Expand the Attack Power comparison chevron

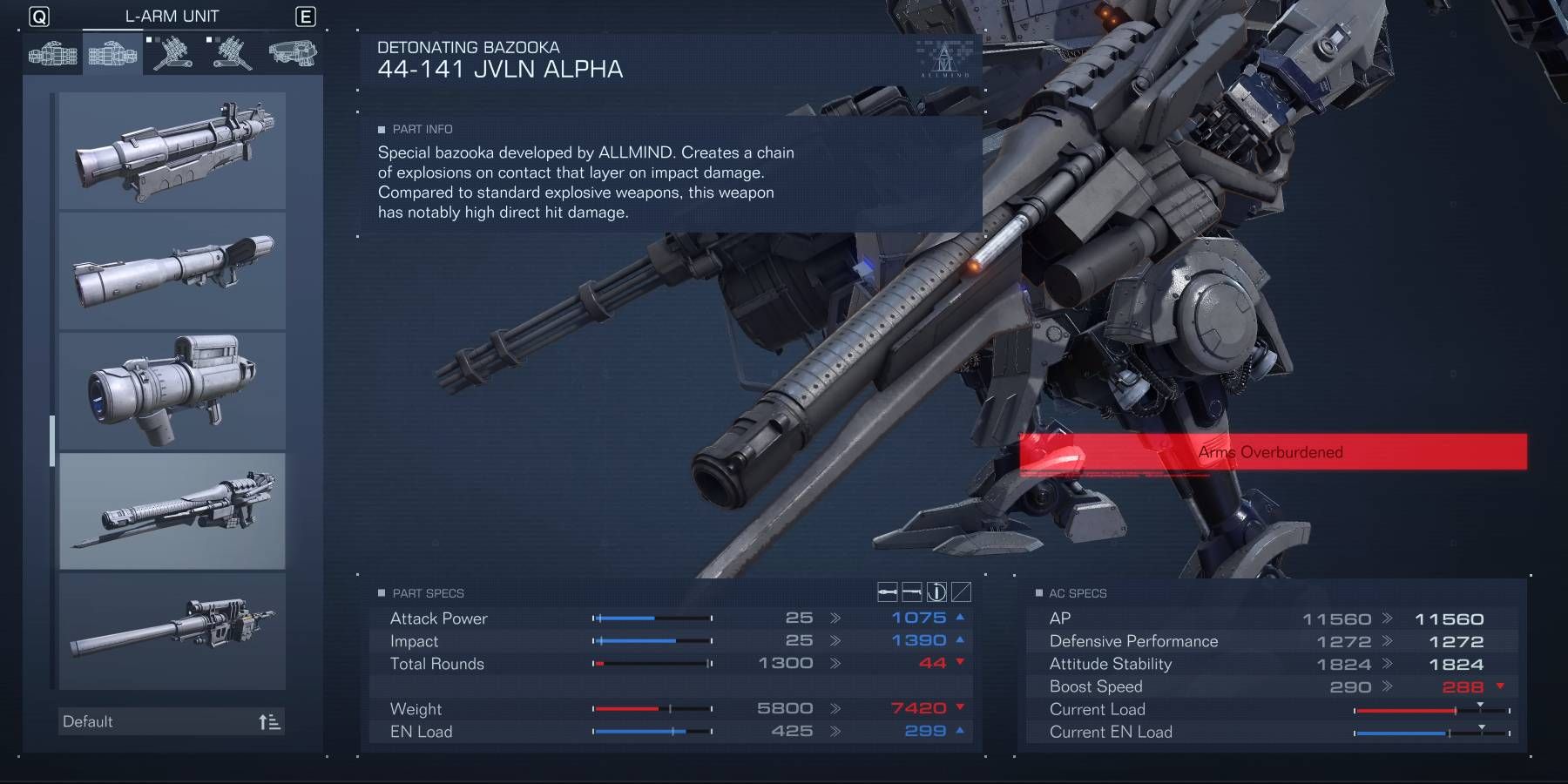pyautogui.click(x=837, y=618)
